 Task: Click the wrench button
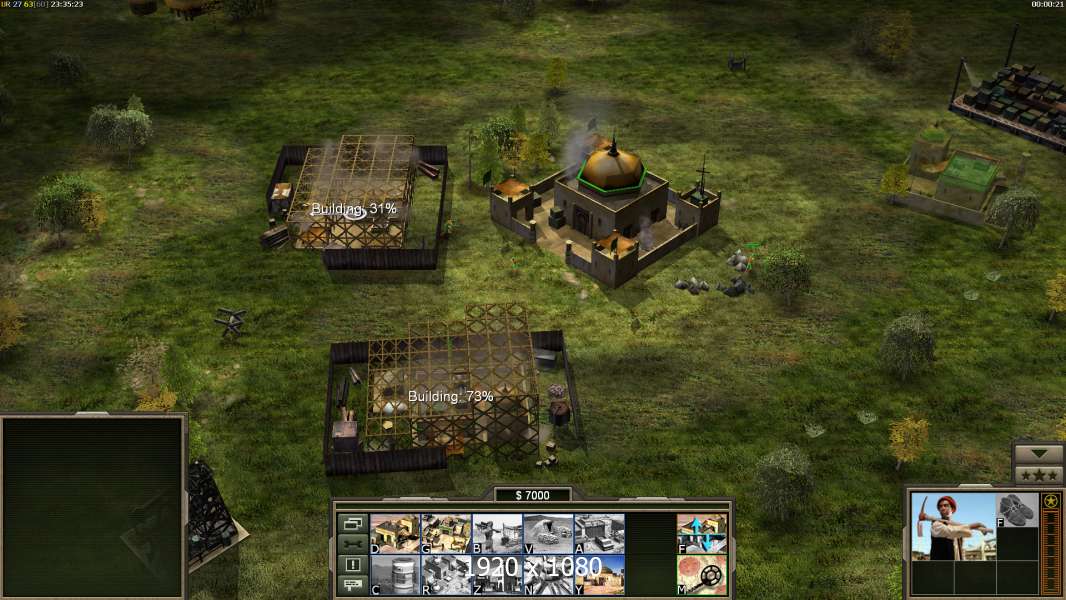pyautogui.click(x=352, y=544)
